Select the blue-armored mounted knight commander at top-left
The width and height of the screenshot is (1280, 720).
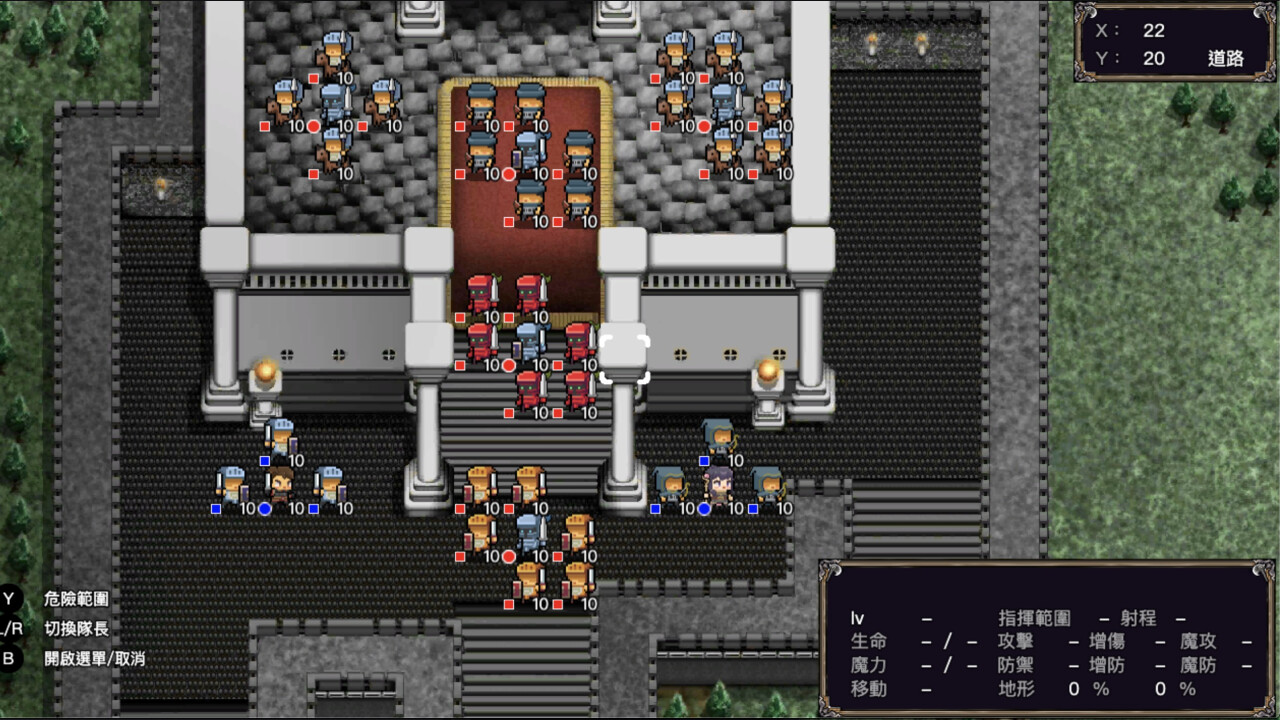[x=333, y=105]
